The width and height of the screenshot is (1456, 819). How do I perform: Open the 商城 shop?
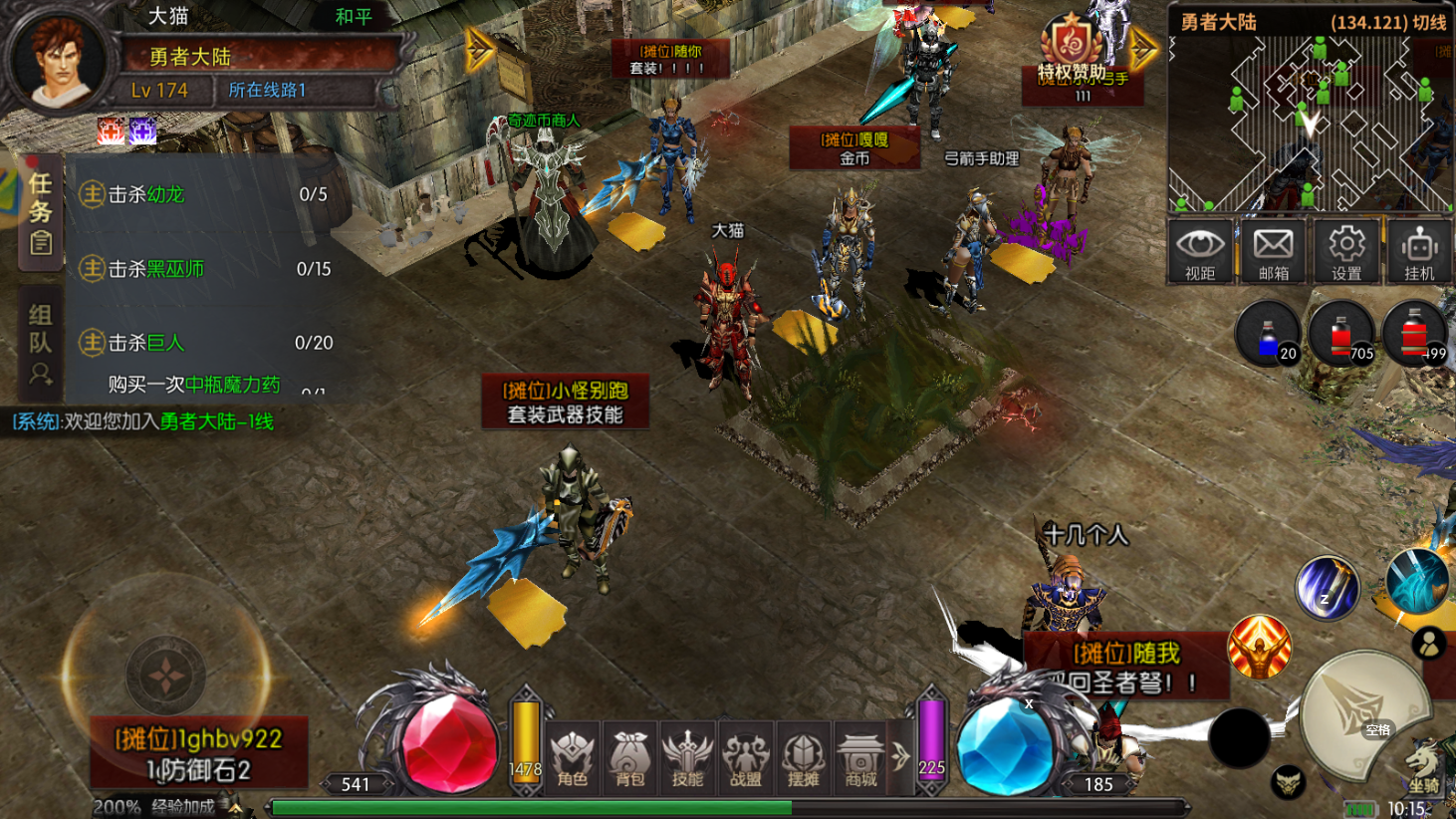pyautogui.click(x=860, y=758)
